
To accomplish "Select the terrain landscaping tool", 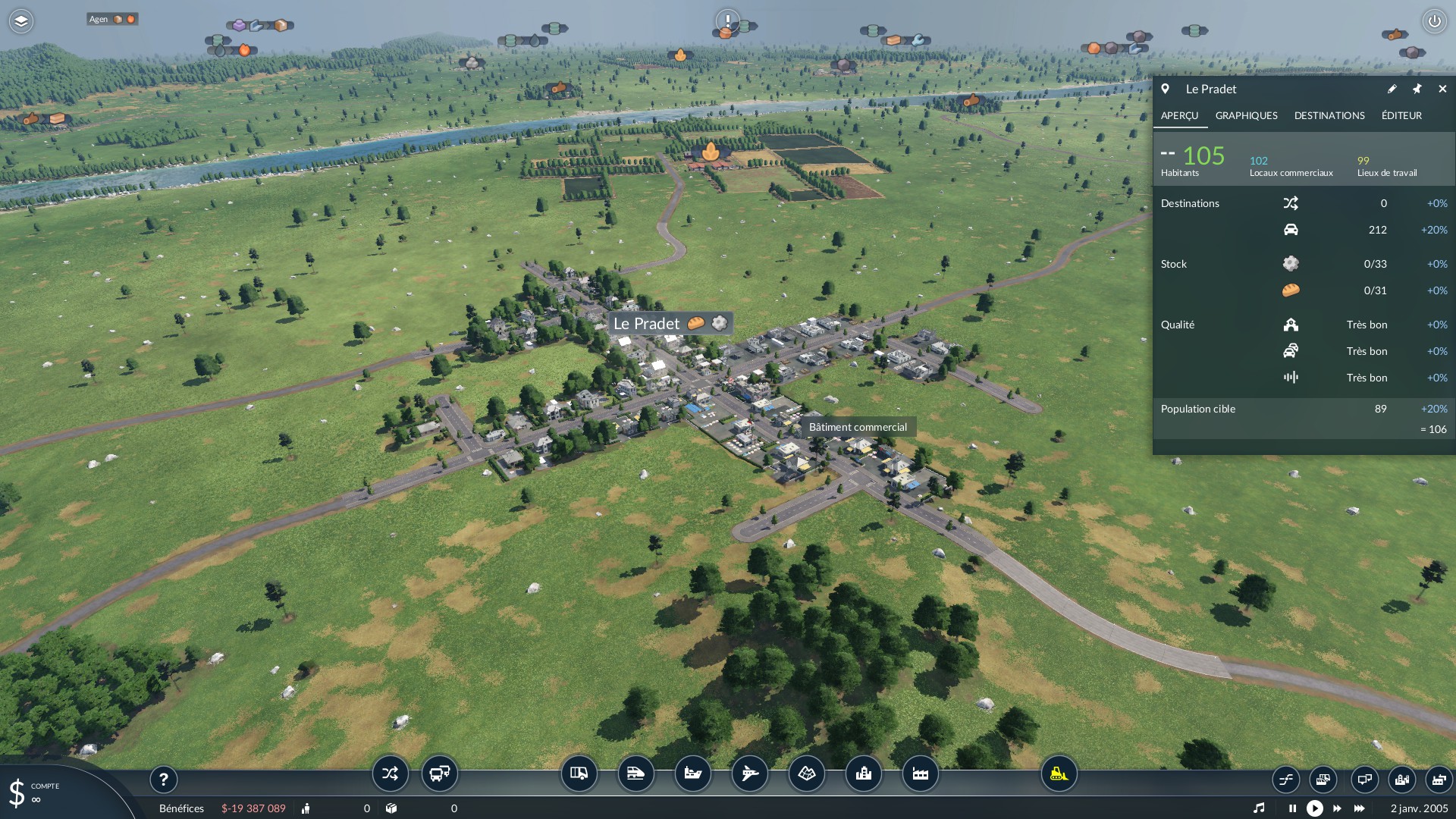I will pos(806,773).
